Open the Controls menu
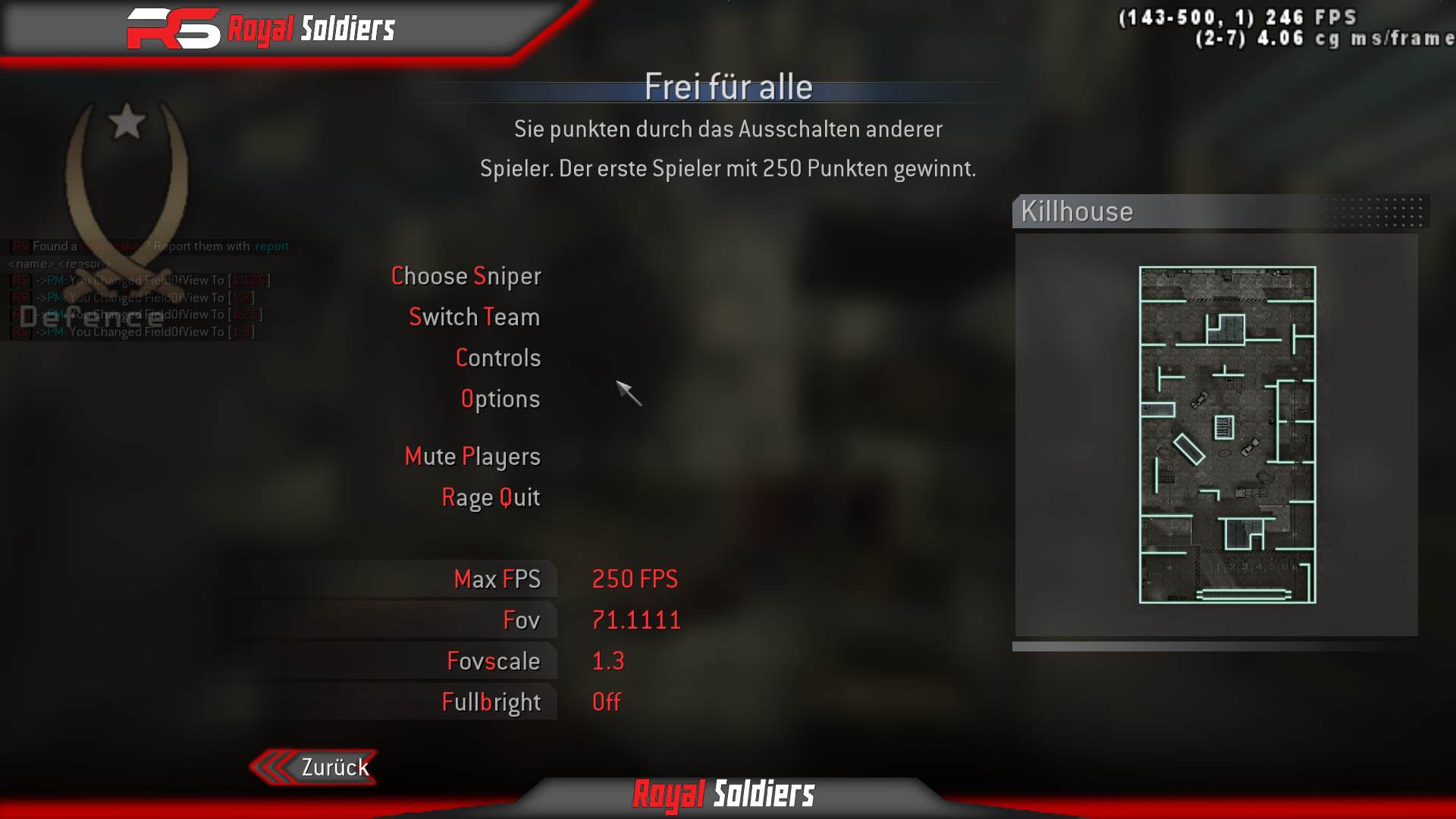1456x819 pixels. pos(498,358)
